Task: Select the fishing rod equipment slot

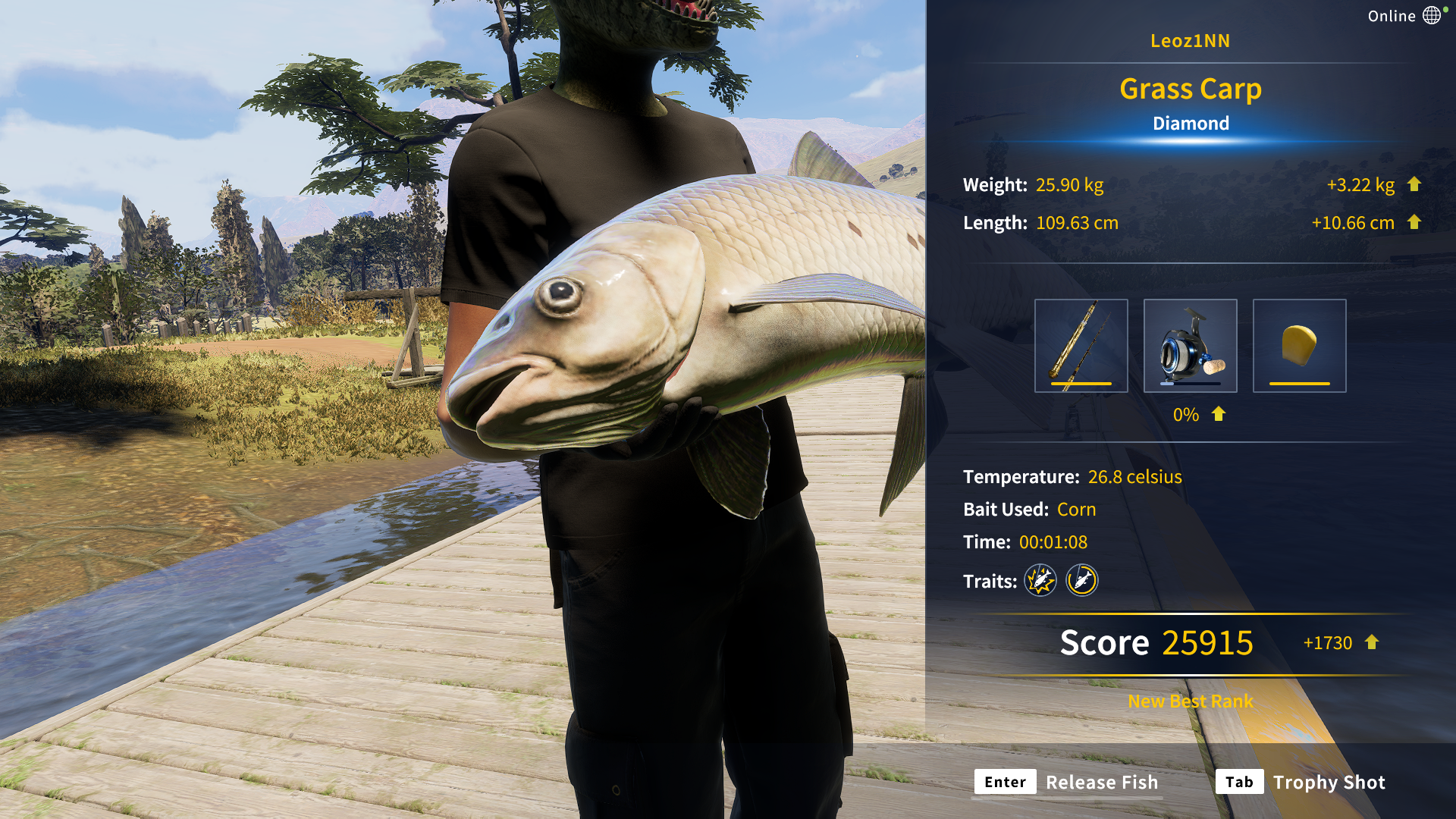Action: click(1081, 346)
